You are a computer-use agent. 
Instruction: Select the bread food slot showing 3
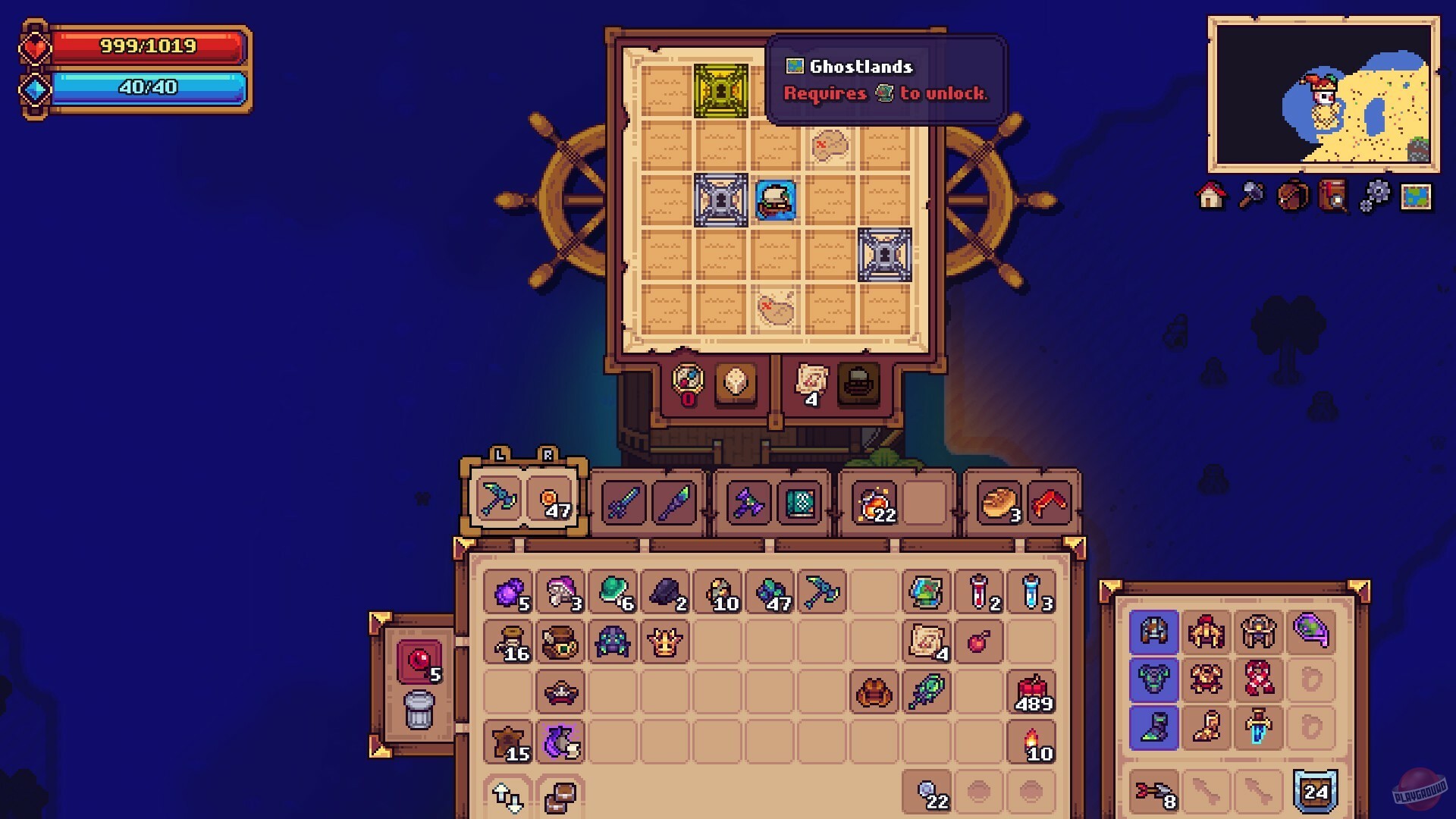tap(999, 502)
